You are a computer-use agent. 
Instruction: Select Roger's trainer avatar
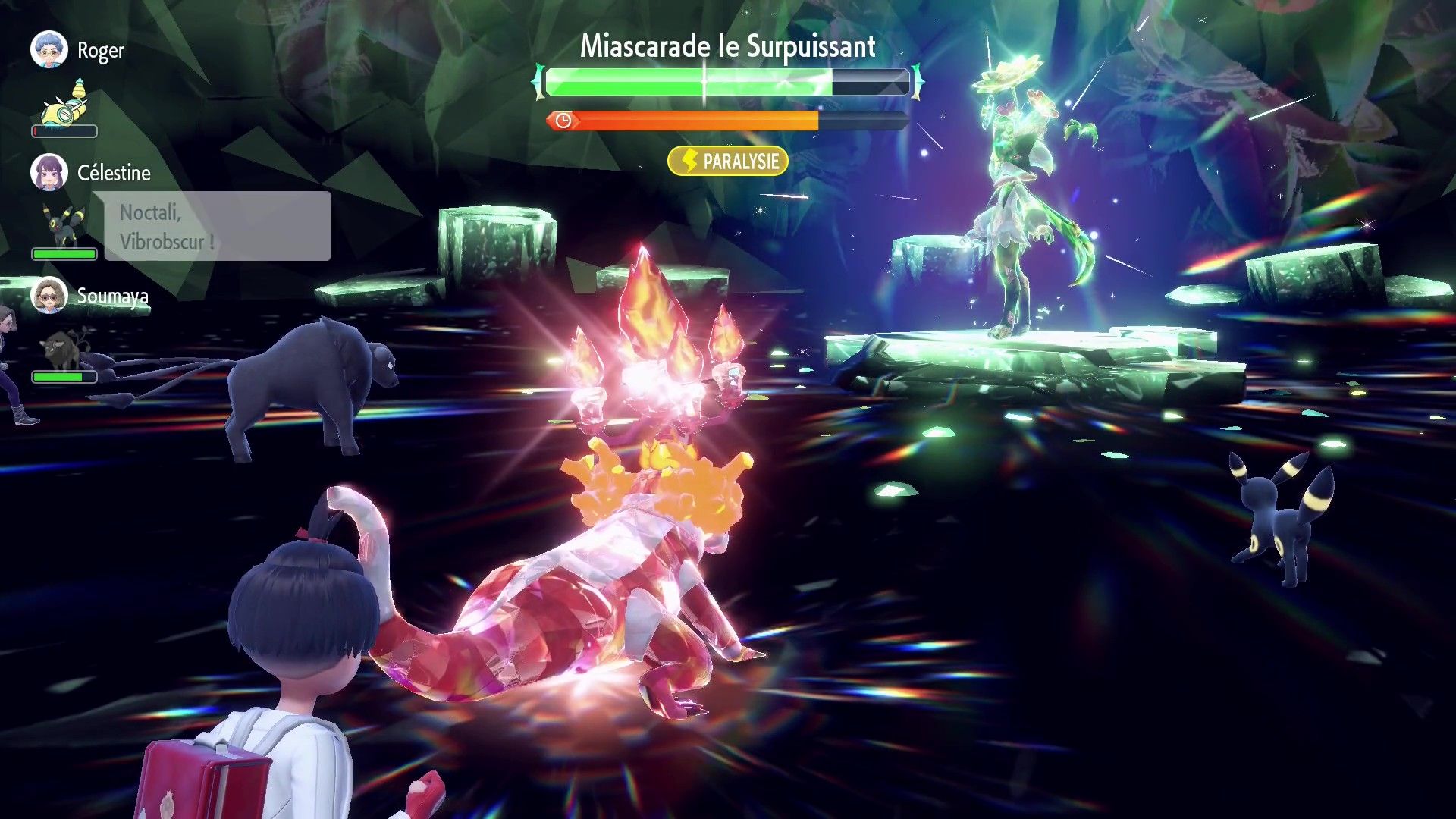tap(49, 50)
